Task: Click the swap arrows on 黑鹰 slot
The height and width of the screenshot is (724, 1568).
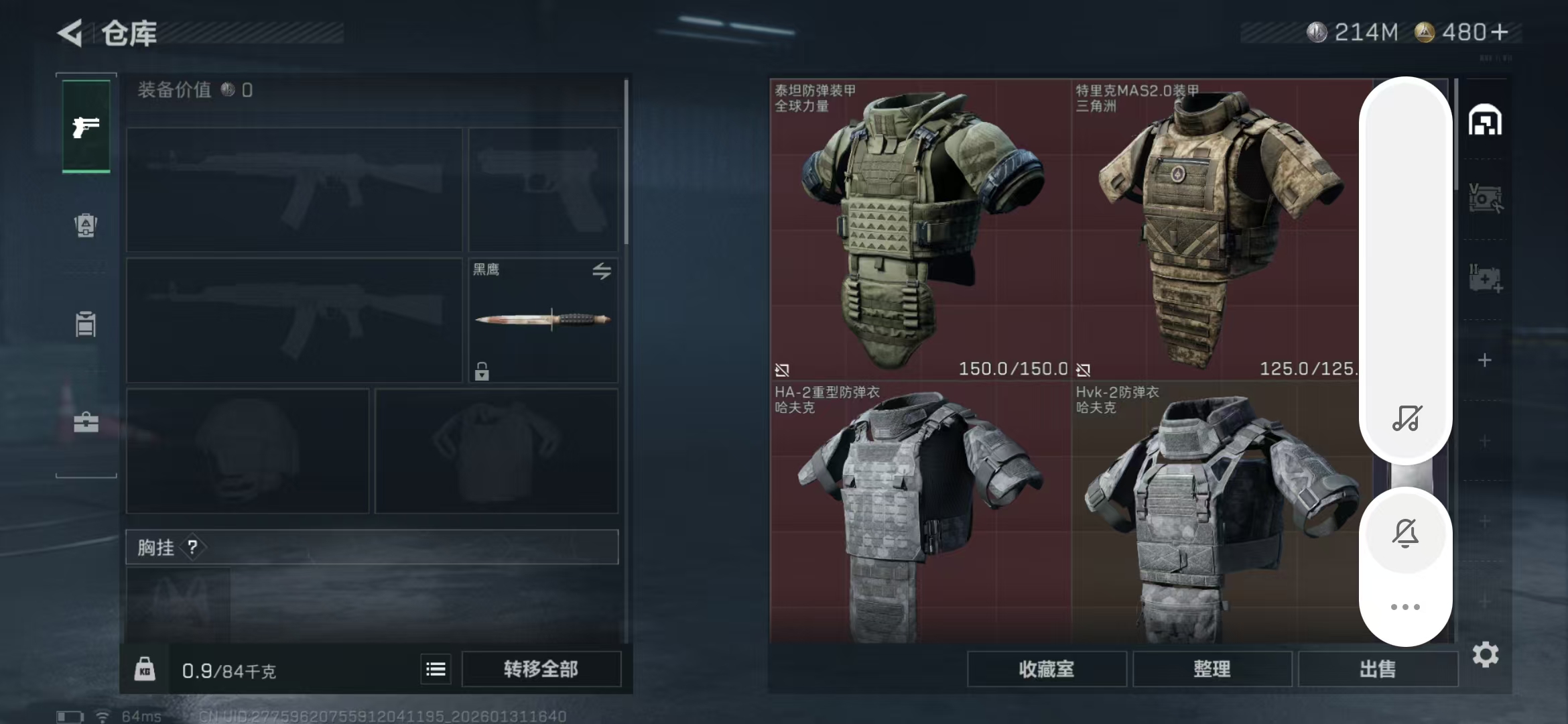Action: coord(601,271)
